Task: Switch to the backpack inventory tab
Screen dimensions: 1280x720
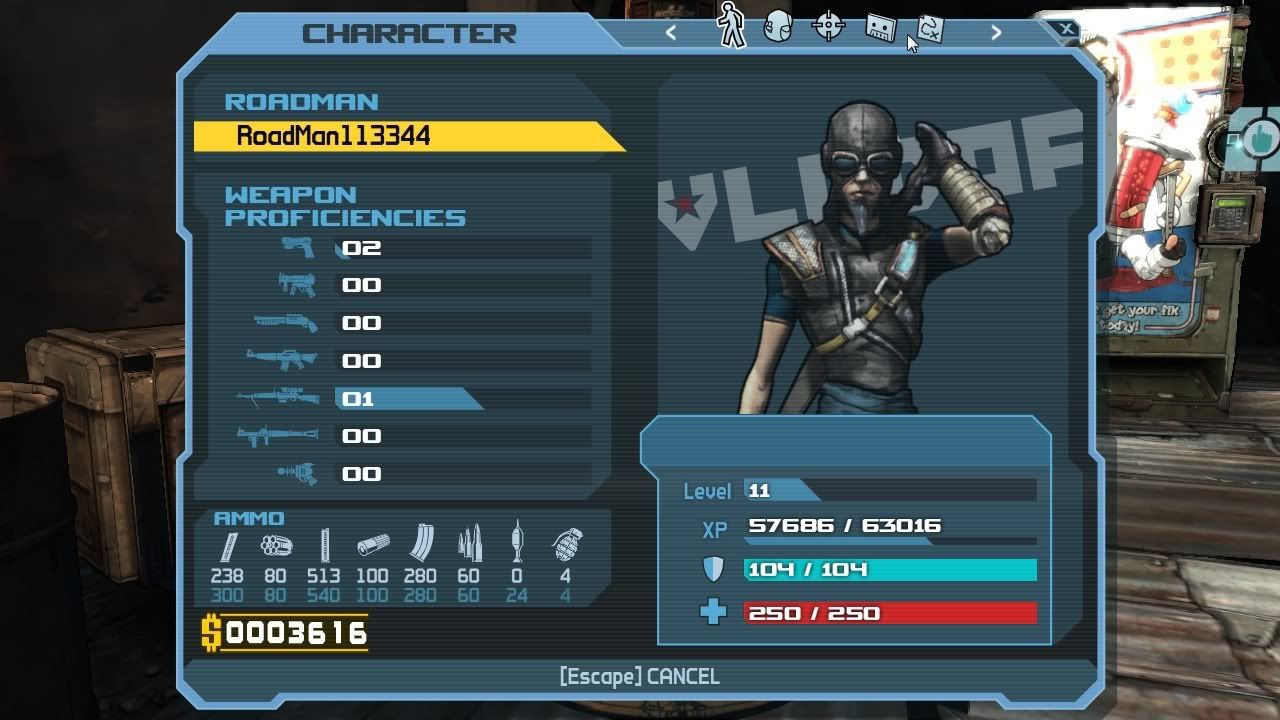Action: 778,27
